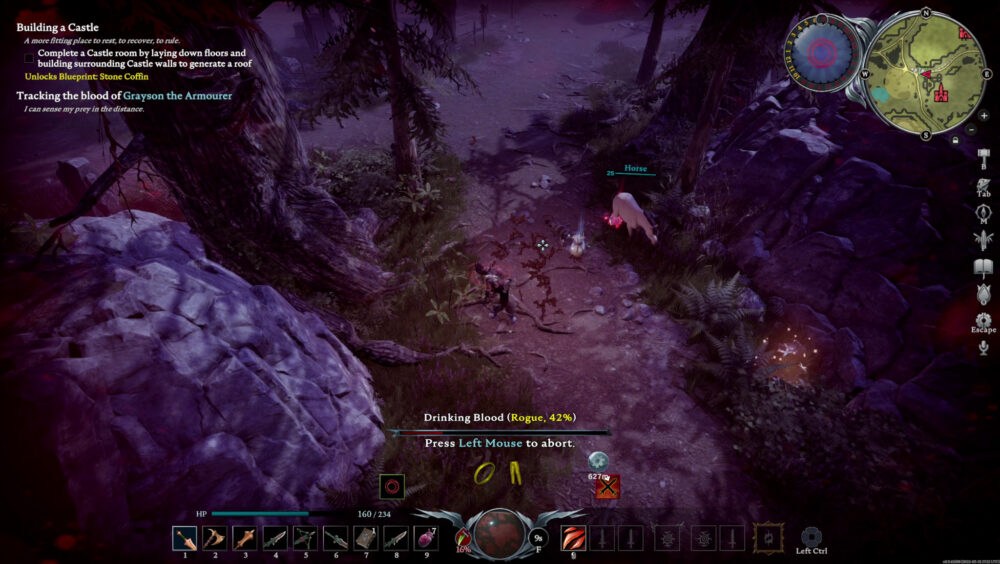Activate the red claw slash ability
Image resolution: width=1000 pixels, height=564 pixels.
573,539
